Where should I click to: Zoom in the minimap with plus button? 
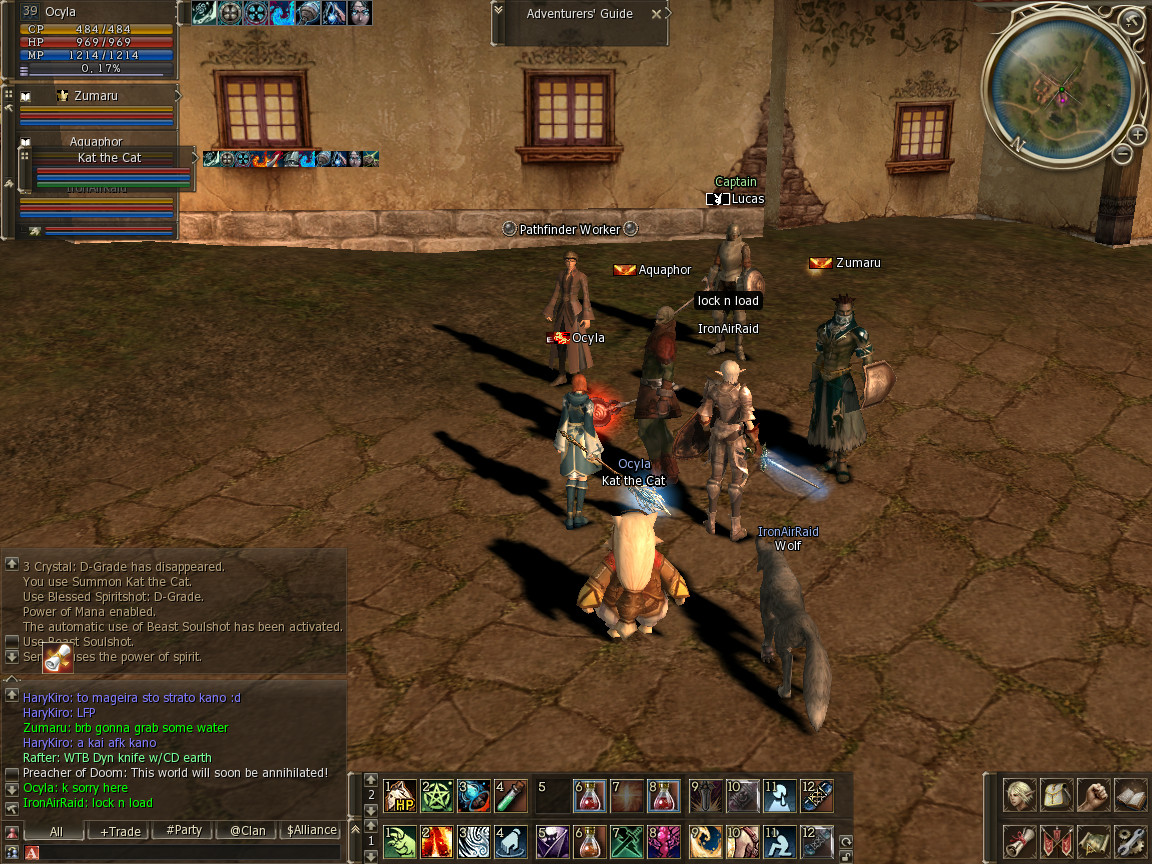pyautogui.click(x=1138, y=135)
